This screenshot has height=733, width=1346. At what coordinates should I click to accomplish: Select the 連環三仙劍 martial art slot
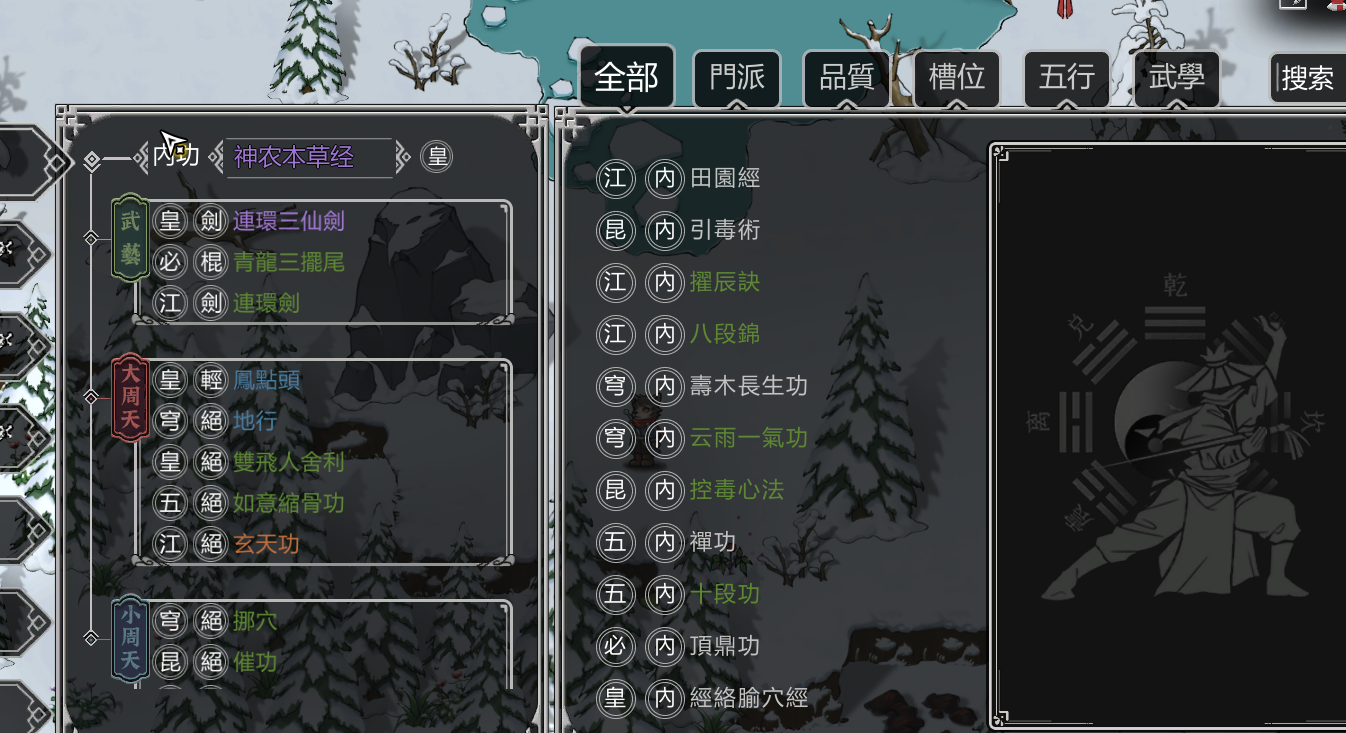pyautogui.click(x=289, y=221)
